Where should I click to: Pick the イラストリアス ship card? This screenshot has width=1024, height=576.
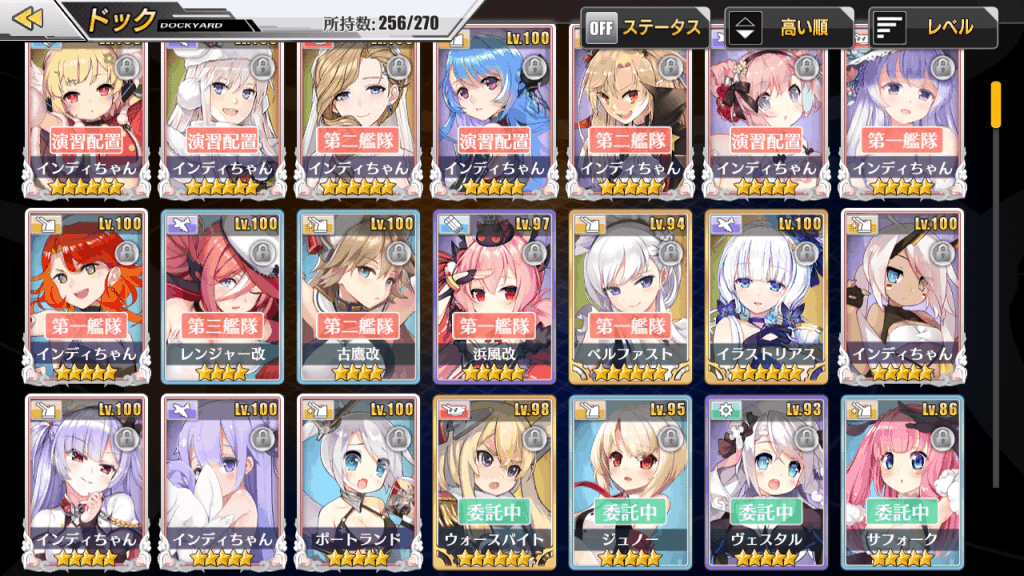pyautogui.click(x=766, y=295)
